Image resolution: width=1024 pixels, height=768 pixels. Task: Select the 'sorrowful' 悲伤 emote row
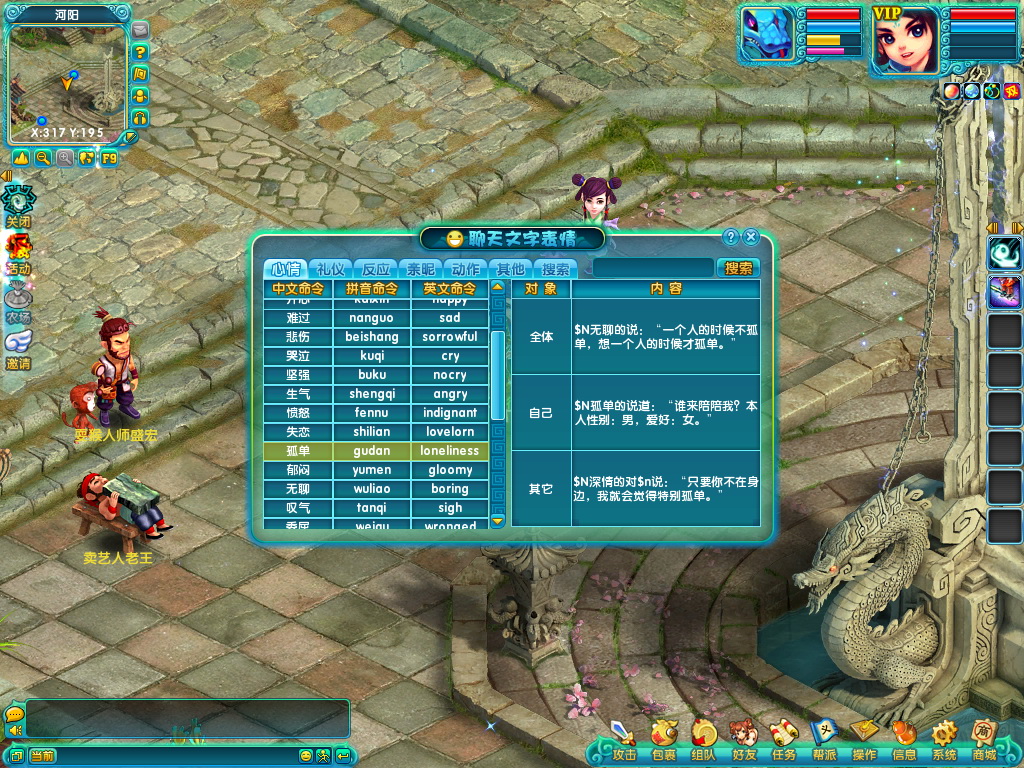(376, 337)
